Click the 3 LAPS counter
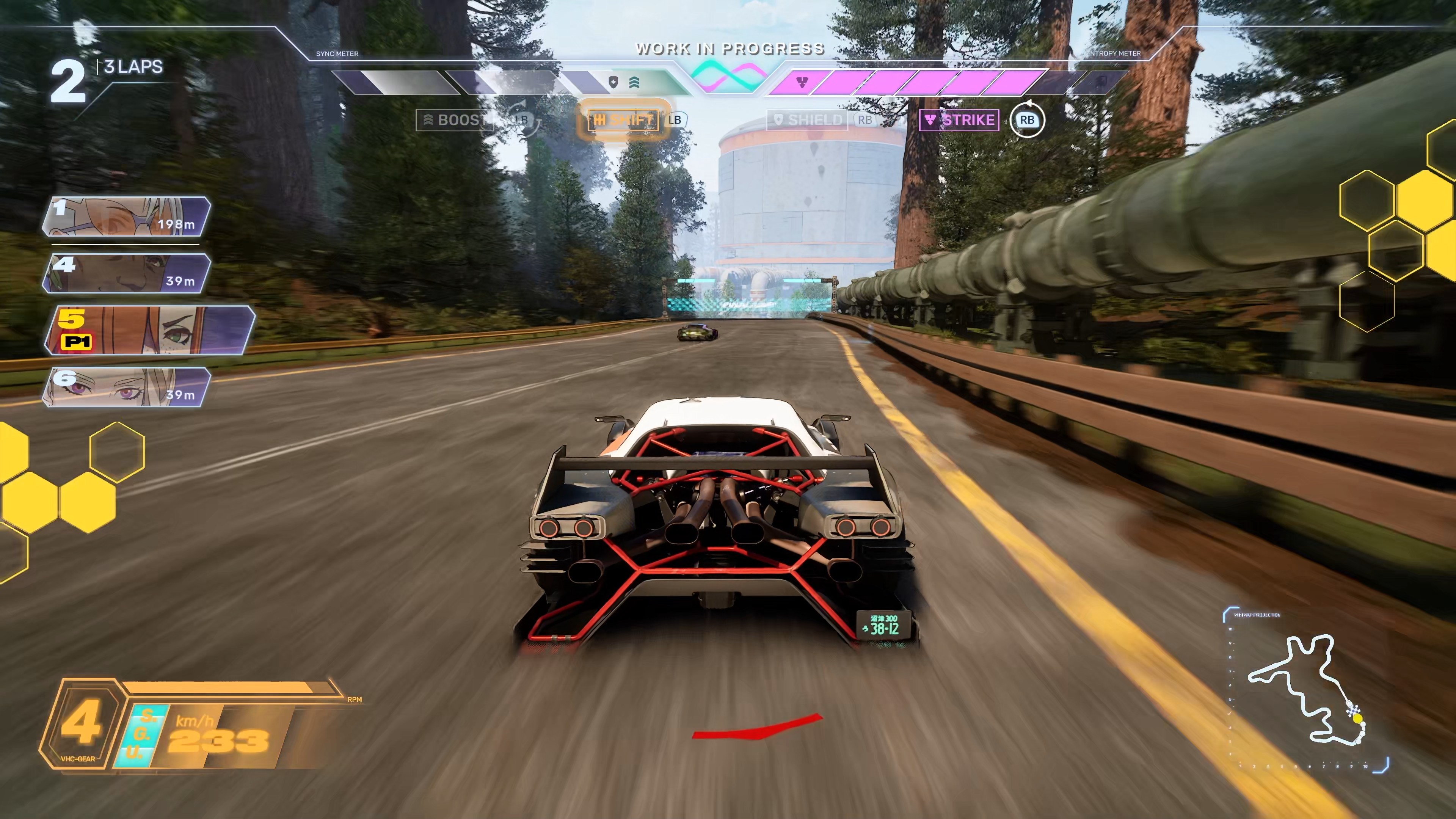Viewport: 1456px width, 819px height. [x=132, y=67]
